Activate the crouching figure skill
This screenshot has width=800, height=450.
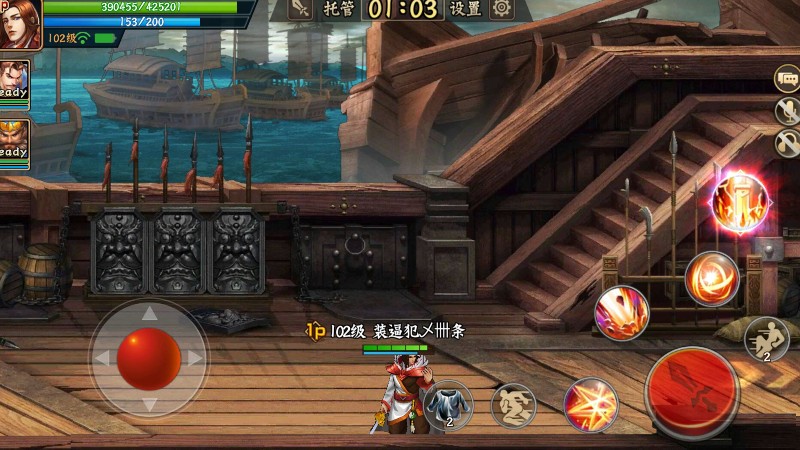[x=513, y=405]
